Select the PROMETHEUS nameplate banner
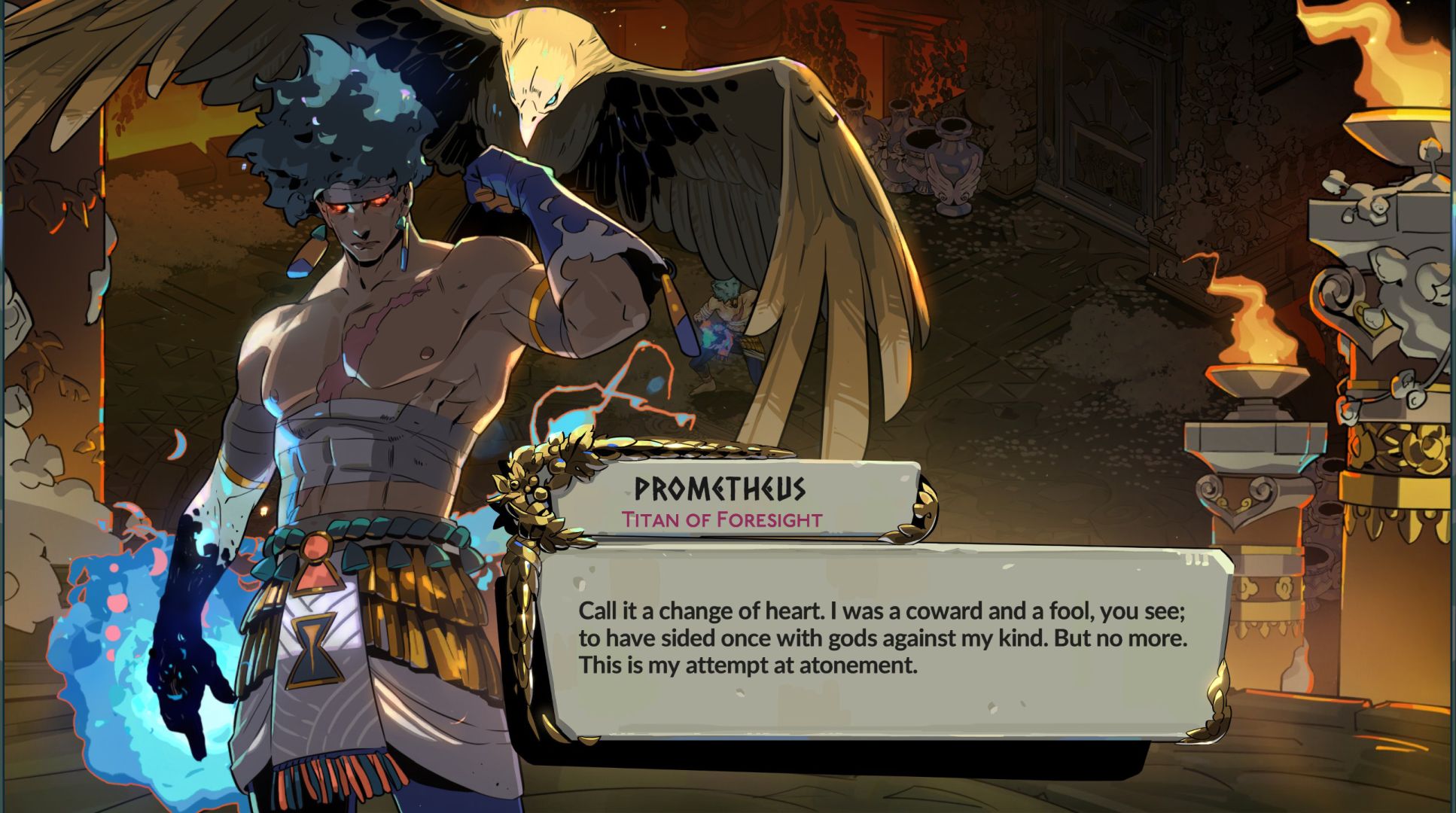The width and height of the screenshot is (1456, 813). click(719, 489)
